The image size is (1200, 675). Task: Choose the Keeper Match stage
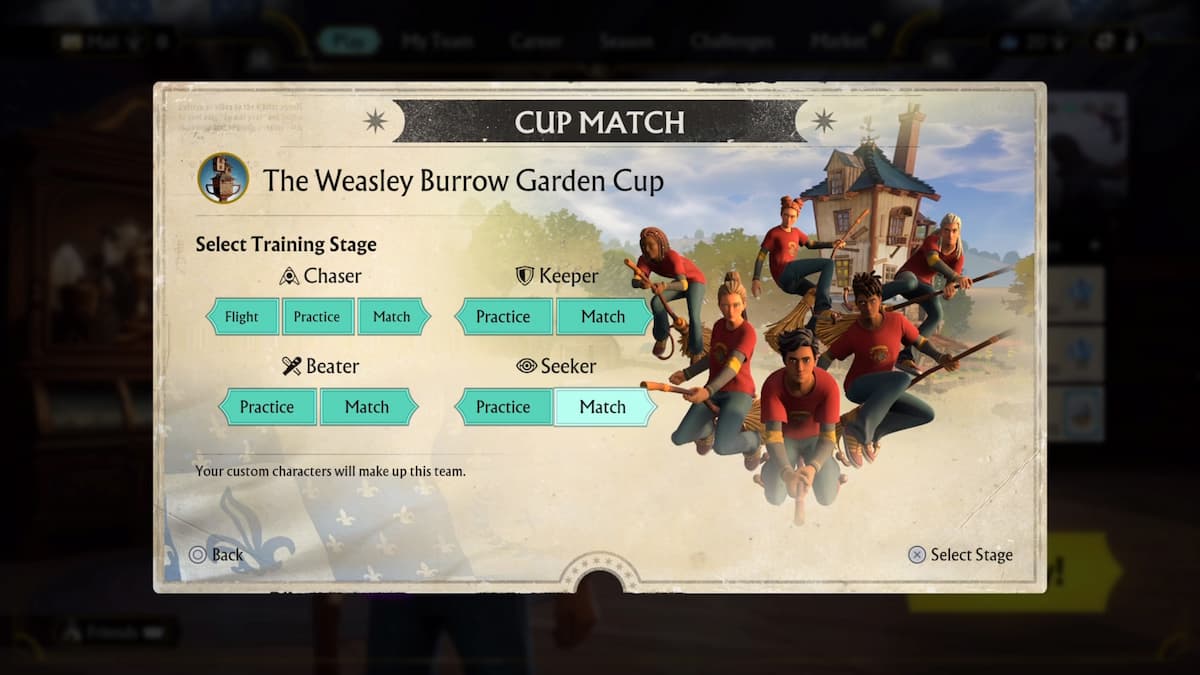click(603, 317)
